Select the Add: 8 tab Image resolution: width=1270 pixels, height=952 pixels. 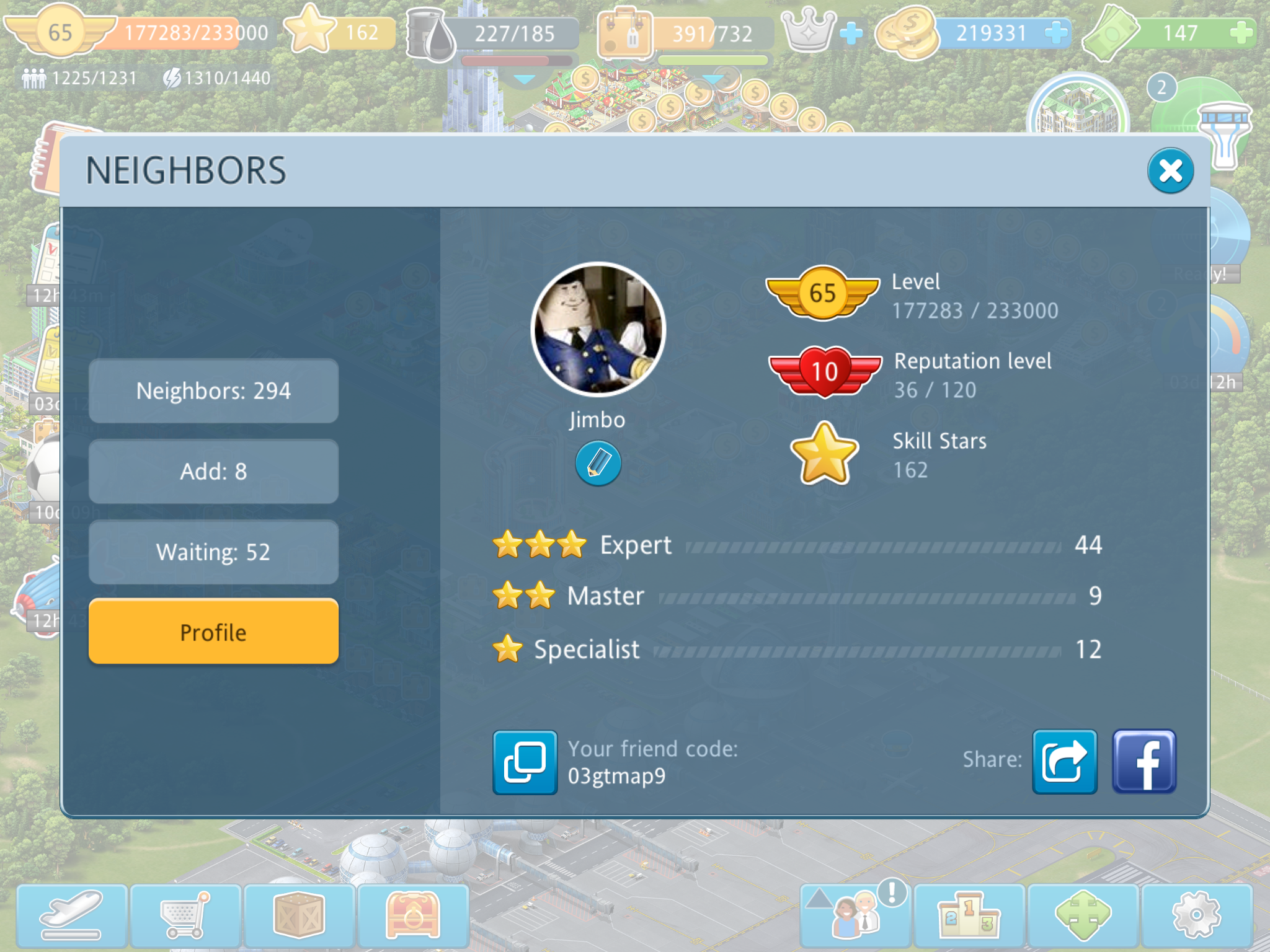tap(213, 472)
